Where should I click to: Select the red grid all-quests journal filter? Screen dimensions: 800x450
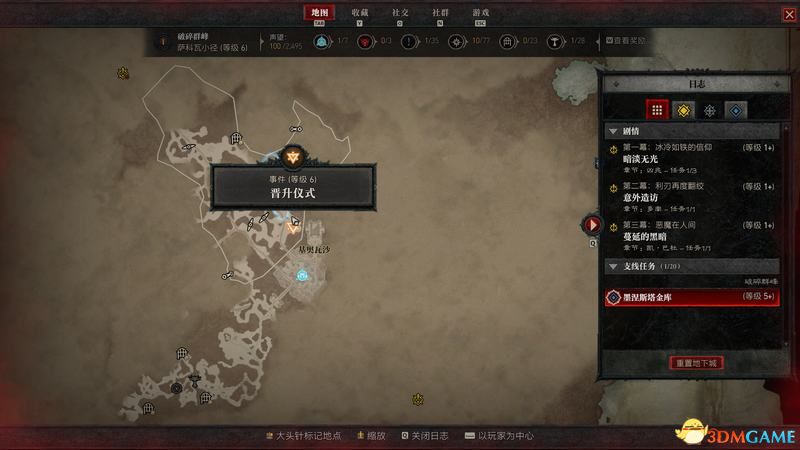657,110
